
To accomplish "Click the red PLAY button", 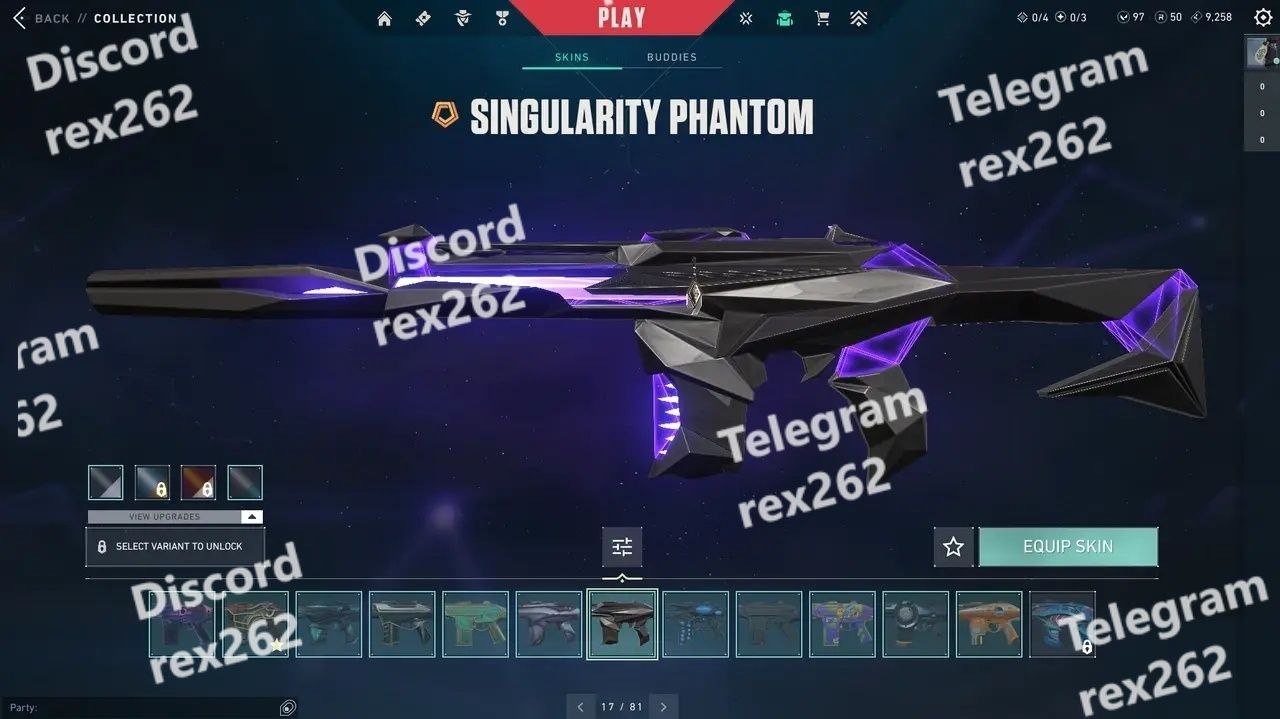I will click(621, 17).
